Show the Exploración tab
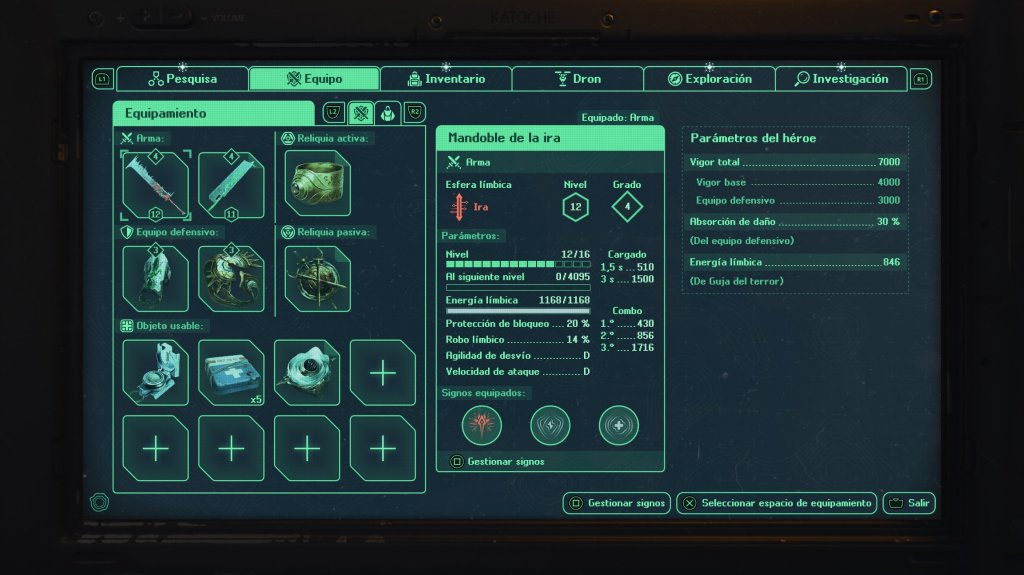The height and width of the screenshot is (575, 1024). (709, 79)
